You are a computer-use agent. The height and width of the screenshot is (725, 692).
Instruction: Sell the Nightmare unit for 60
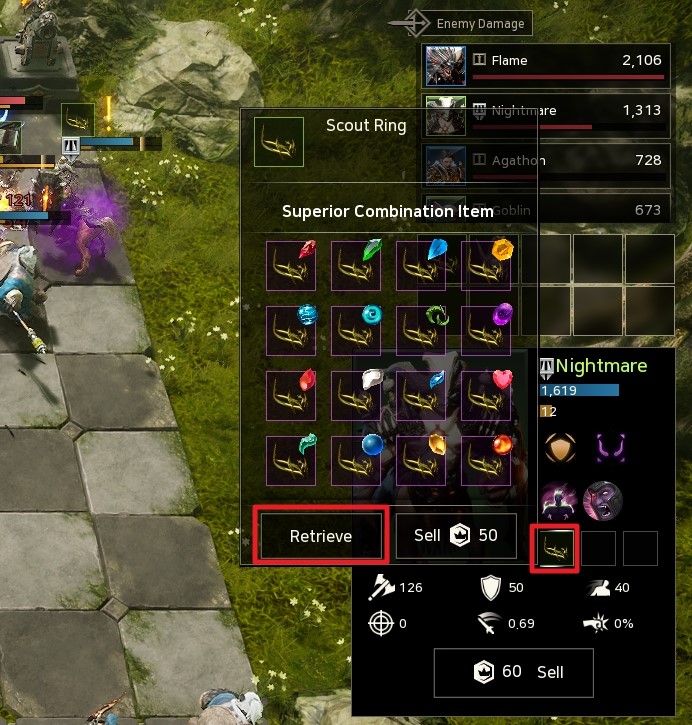pyautogui.click(x=513, y=672)
